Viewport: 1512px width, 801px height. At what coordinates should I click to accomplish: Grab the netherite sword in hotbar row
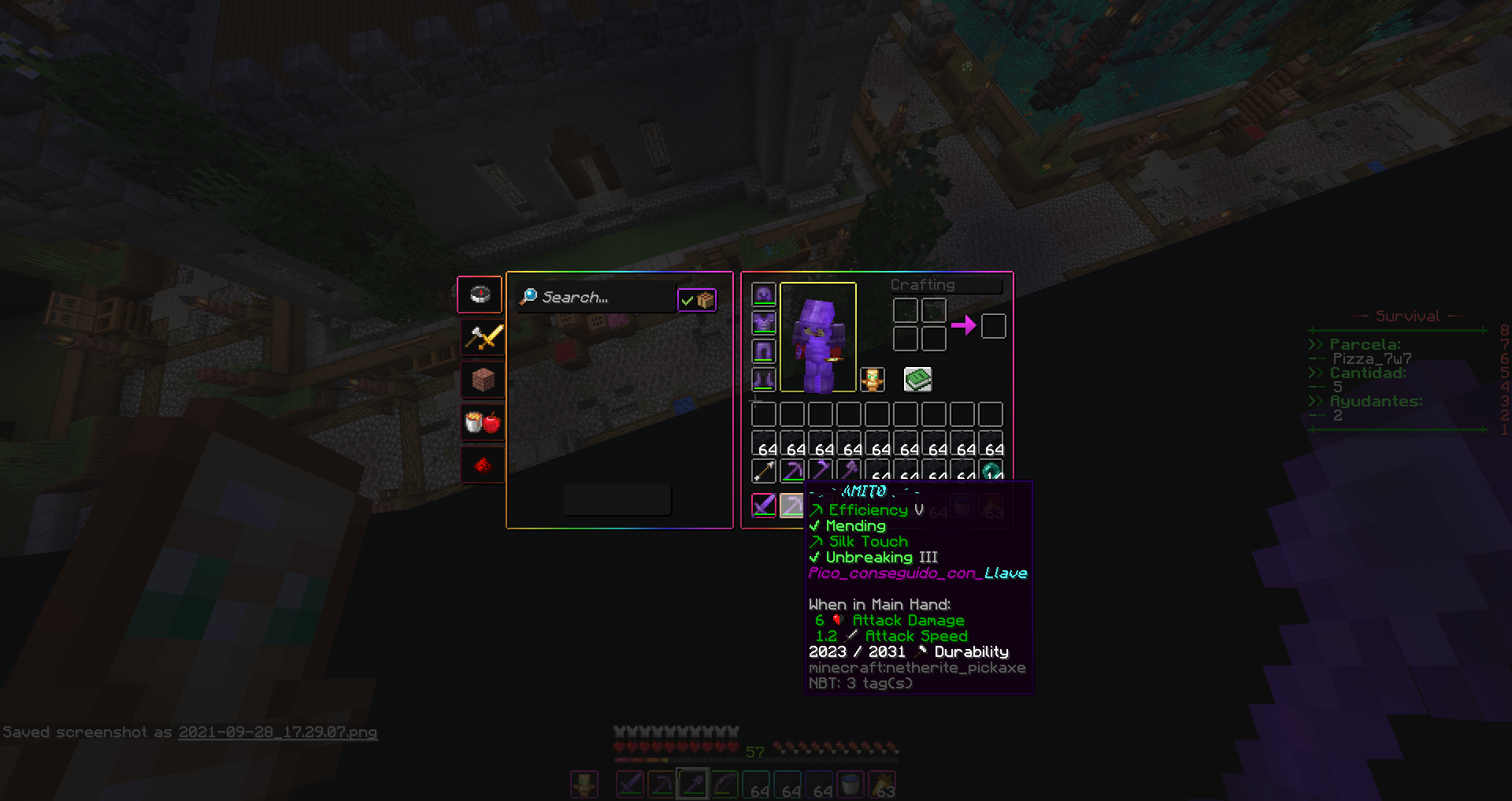coord(764,505)
